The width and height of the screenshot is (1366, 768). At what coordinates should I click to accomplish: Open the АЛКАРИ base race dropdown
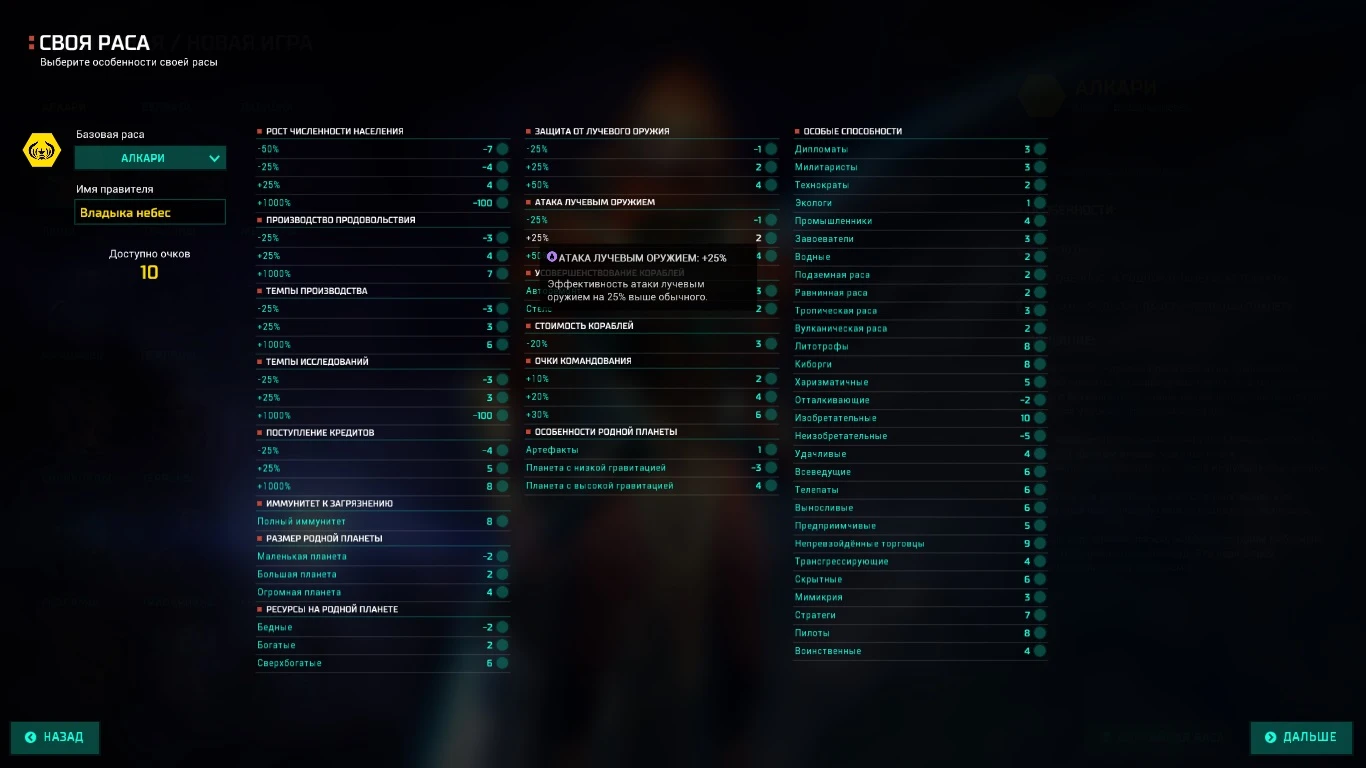150,157
